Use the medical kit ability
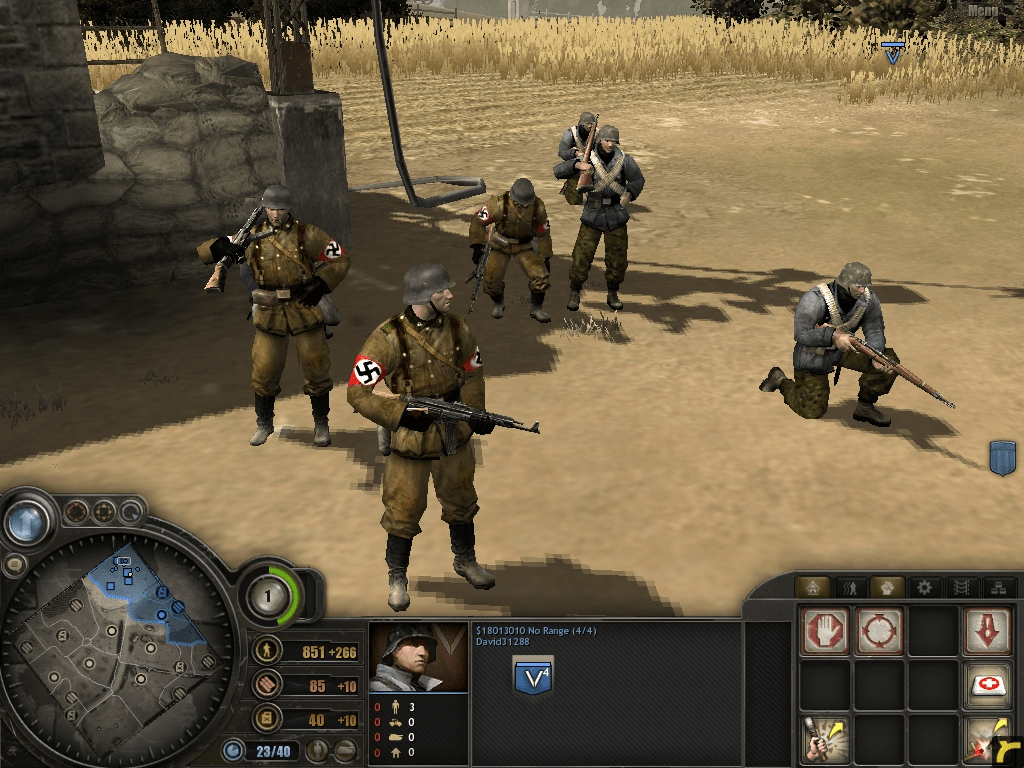The image size is (1024, 768). tap(988, 686)
